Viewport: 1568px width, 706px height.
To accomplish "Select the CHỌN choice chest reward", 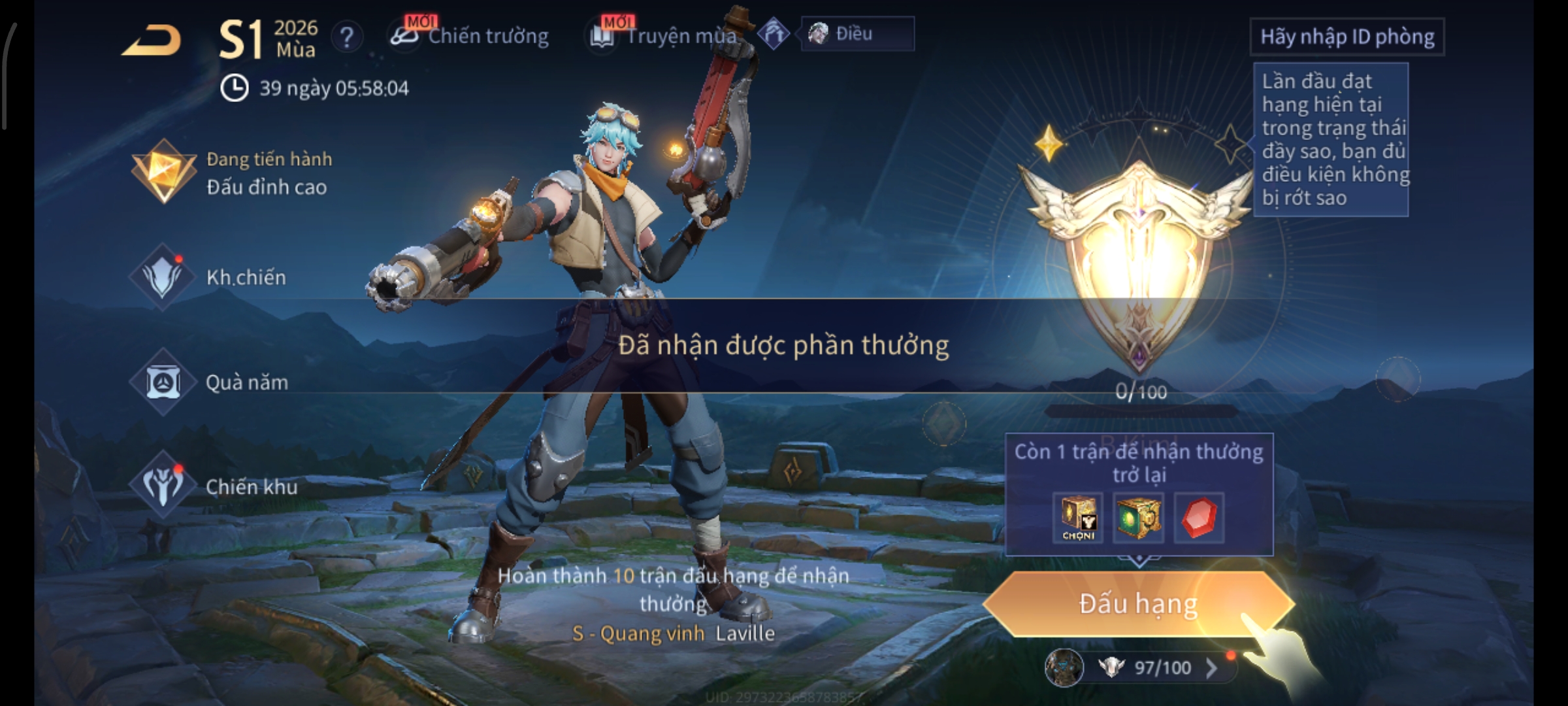I will (x=1078, y=518).
